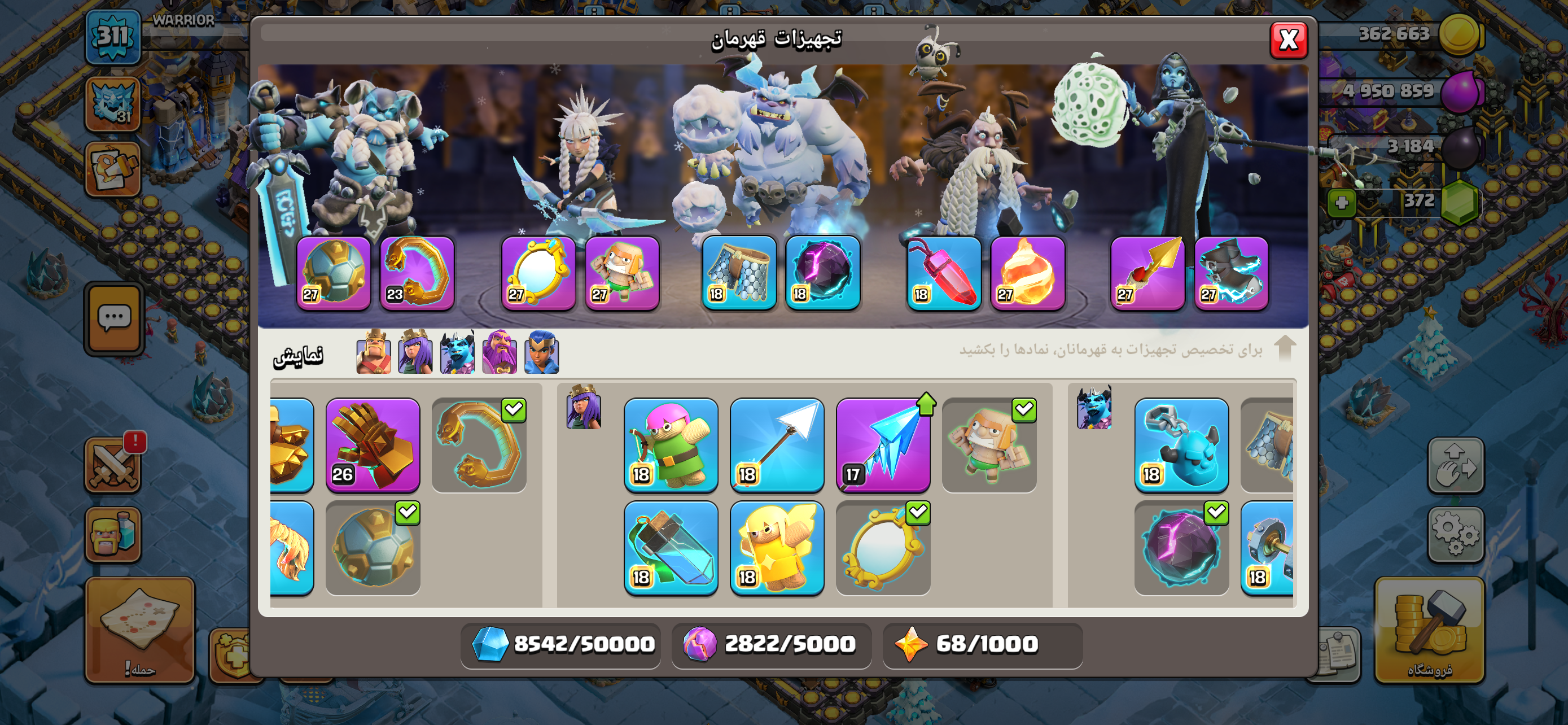Viewport: 1568px width, 725px height.
Task: Select the level 18 Invisibility Vial
Action: pos(671,548)
